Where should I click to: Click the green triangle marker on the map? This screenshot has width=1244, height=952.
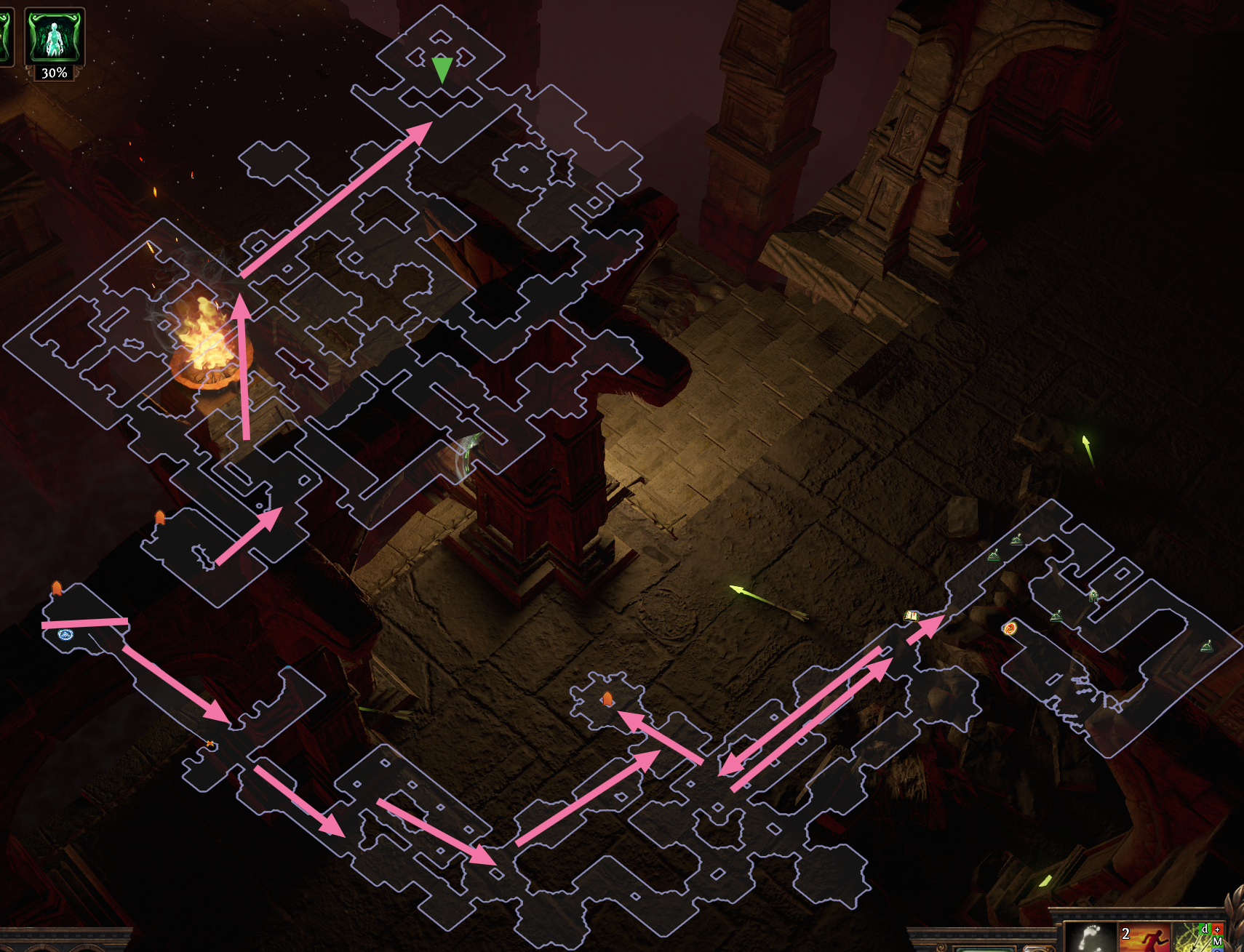point(442,70)
